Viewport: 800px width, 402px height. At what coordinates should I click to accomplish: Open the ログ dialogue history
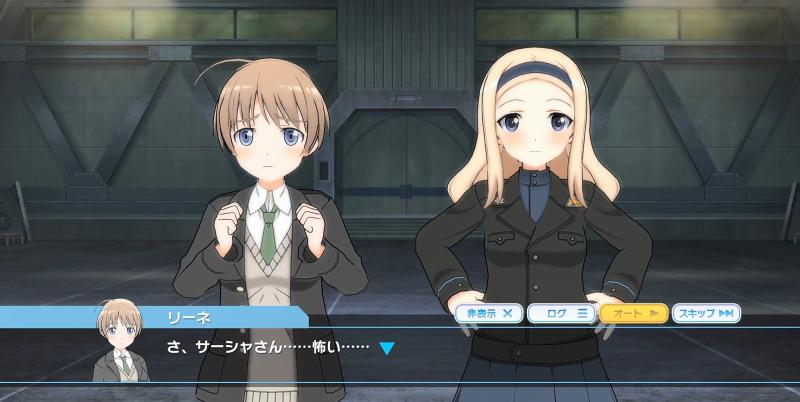tap(562, 313)
